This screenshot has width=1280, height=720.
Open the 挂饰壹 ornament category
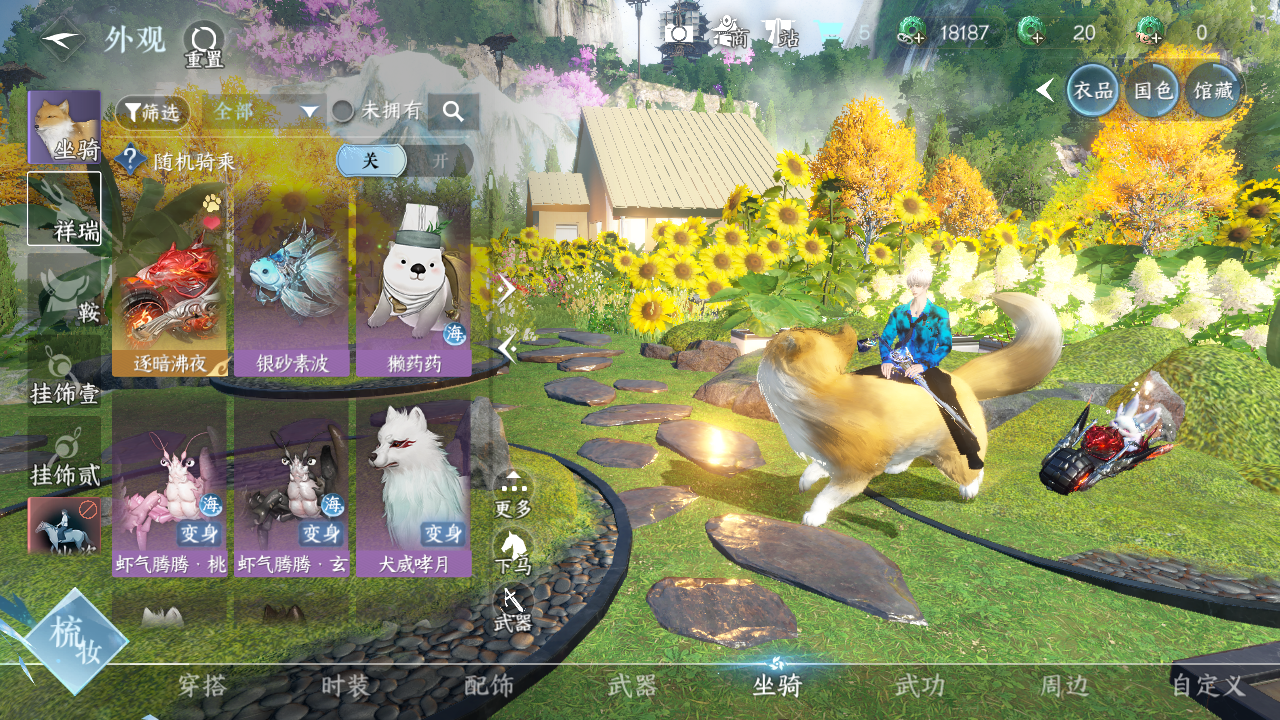click(x=64, y=372)
